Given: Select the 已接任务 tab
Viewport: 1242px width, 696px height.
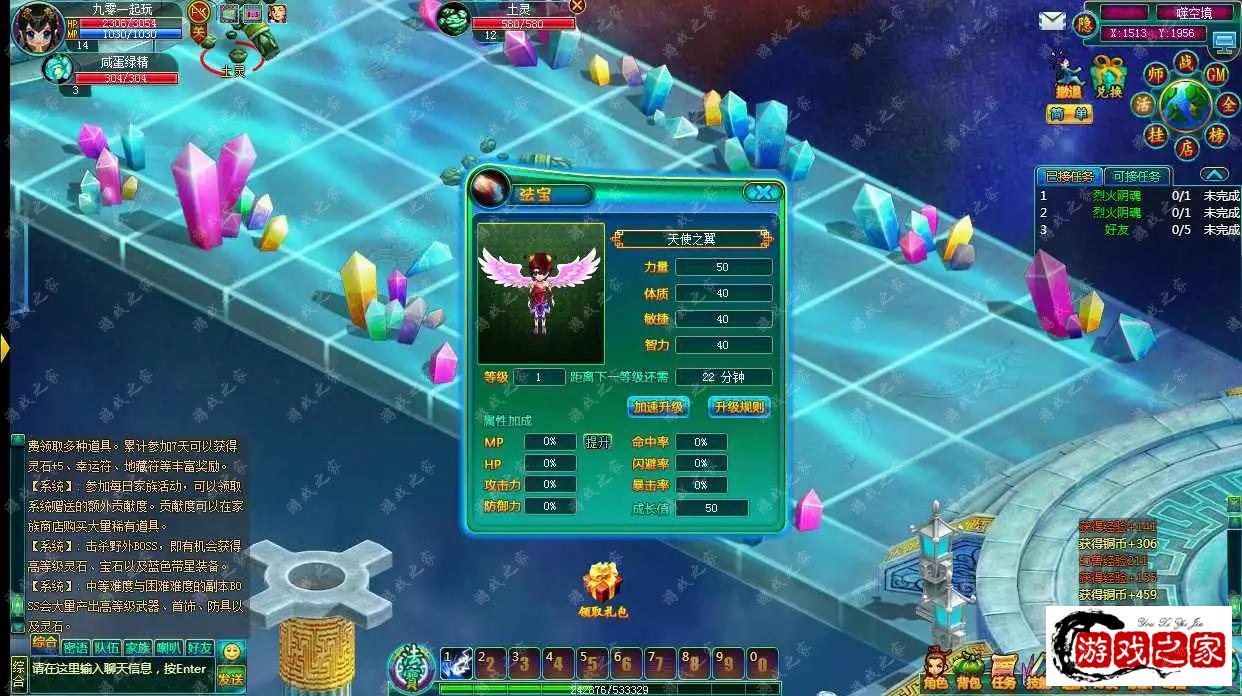Looking at the screenshot, I should pos(1068,176).
